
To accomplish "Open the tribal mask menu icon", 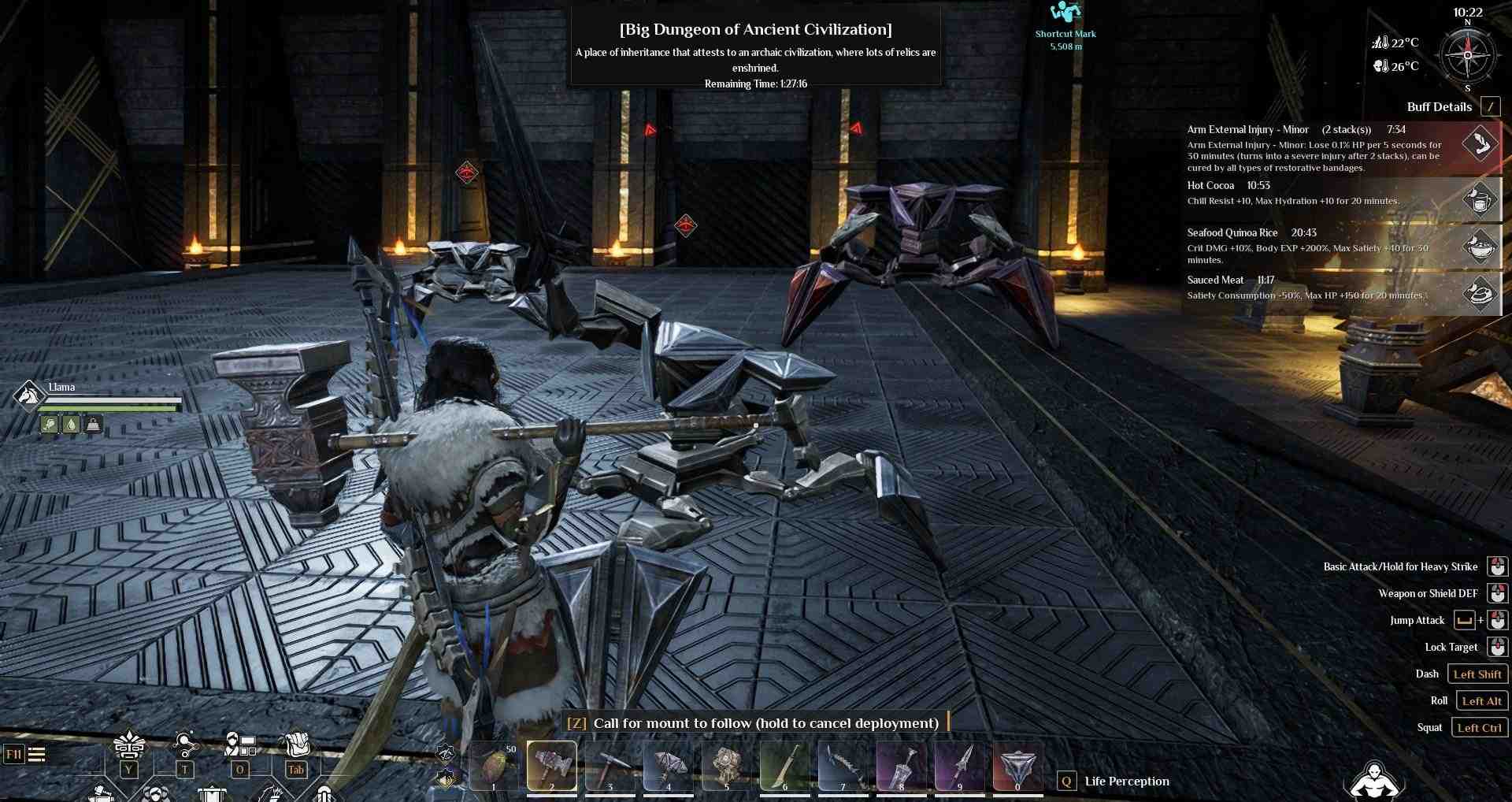I will 129,744.
